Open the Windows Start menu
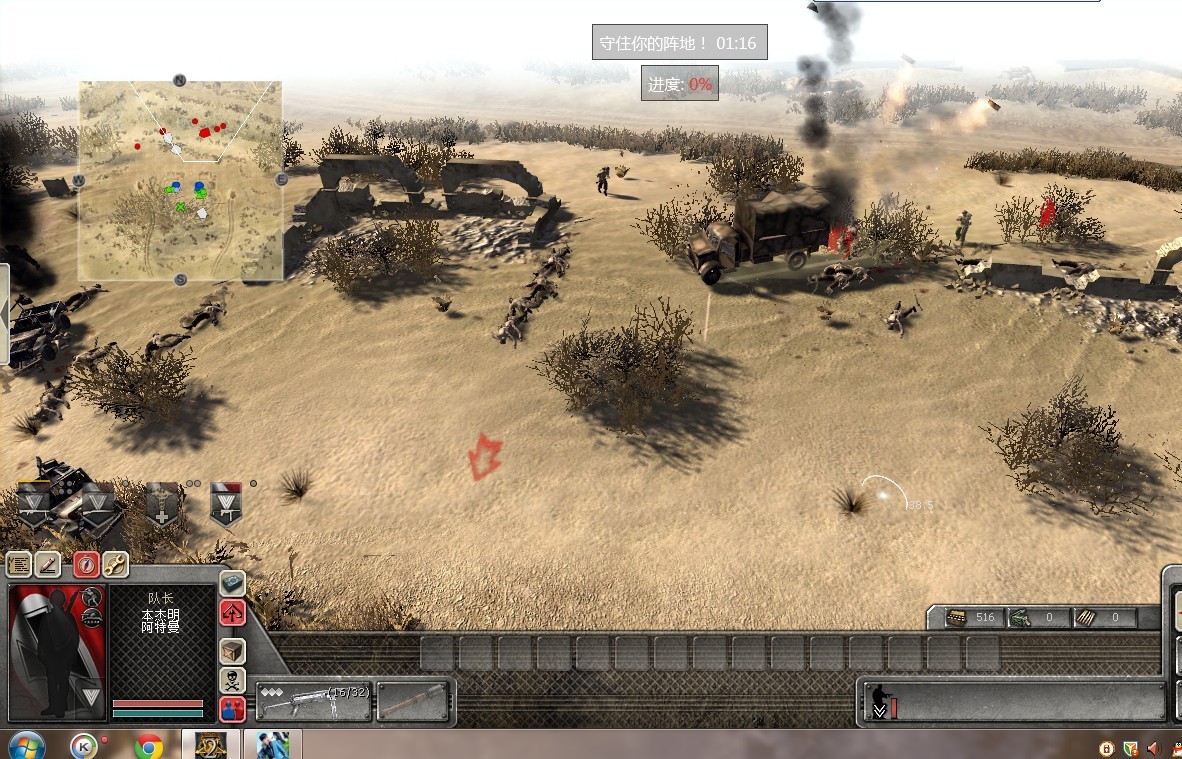1182x759 pixels. (26, 745)
